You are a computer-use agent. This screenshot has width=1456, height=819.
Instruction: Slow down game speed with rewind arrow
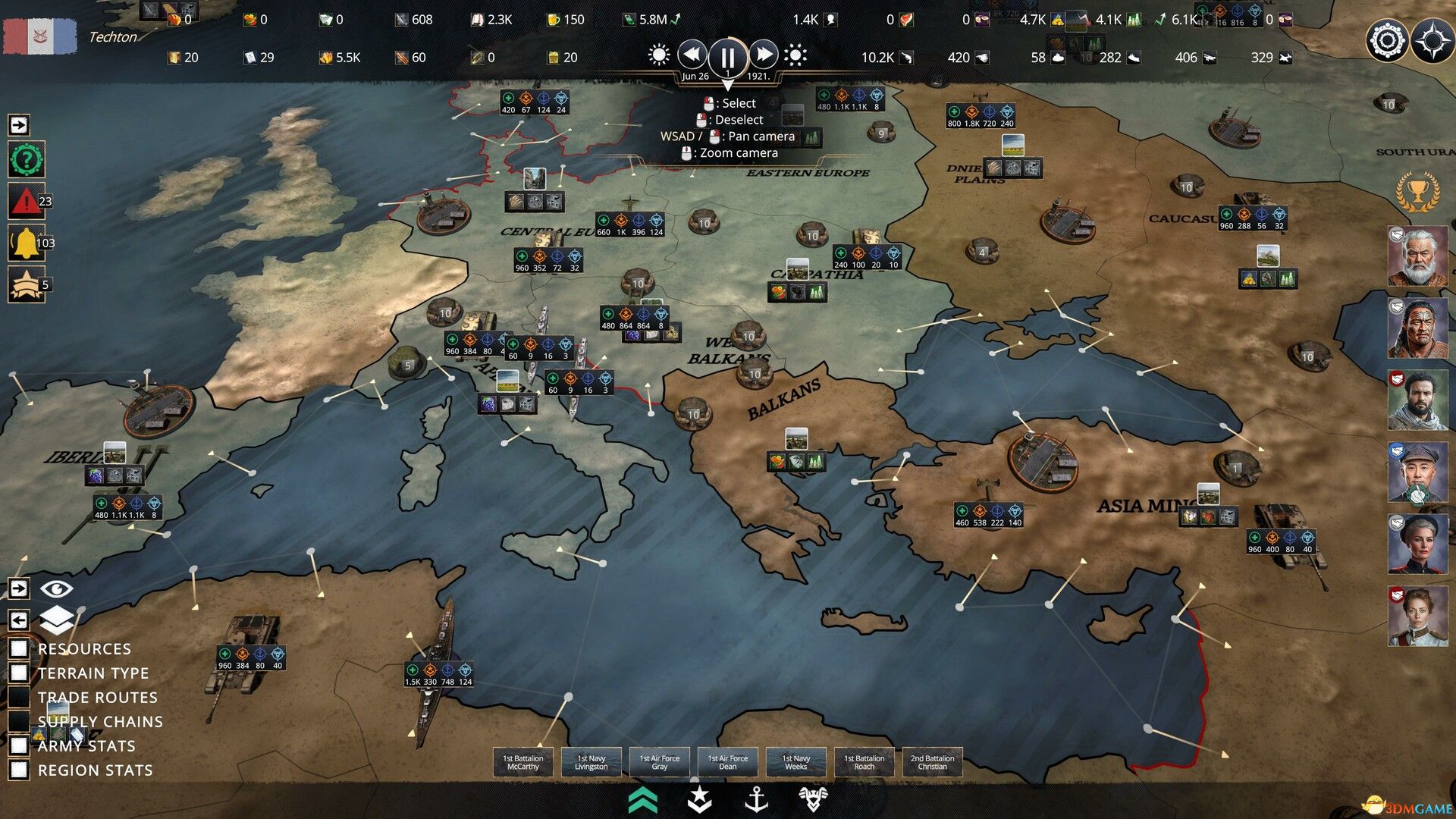[x=692, y=55]
